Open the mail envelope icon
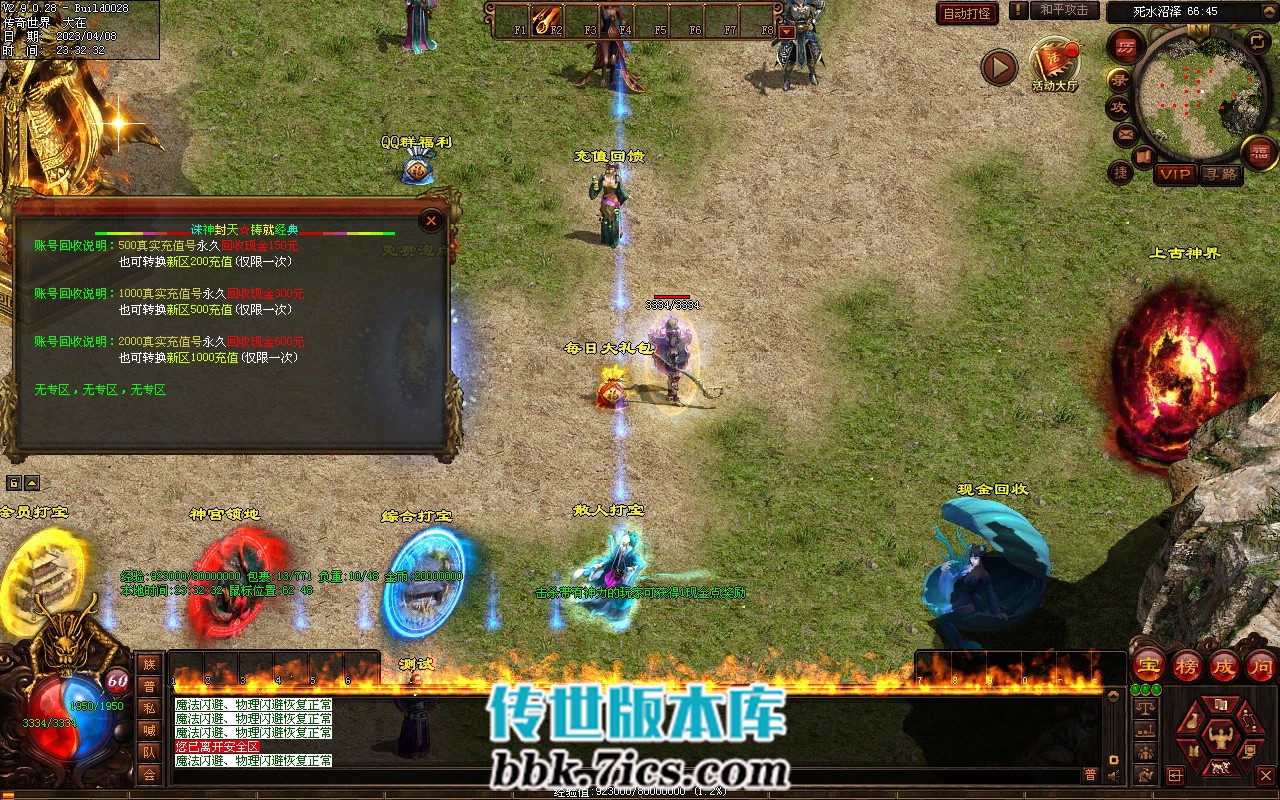The image size is (1280, 800). (1126, 133)
